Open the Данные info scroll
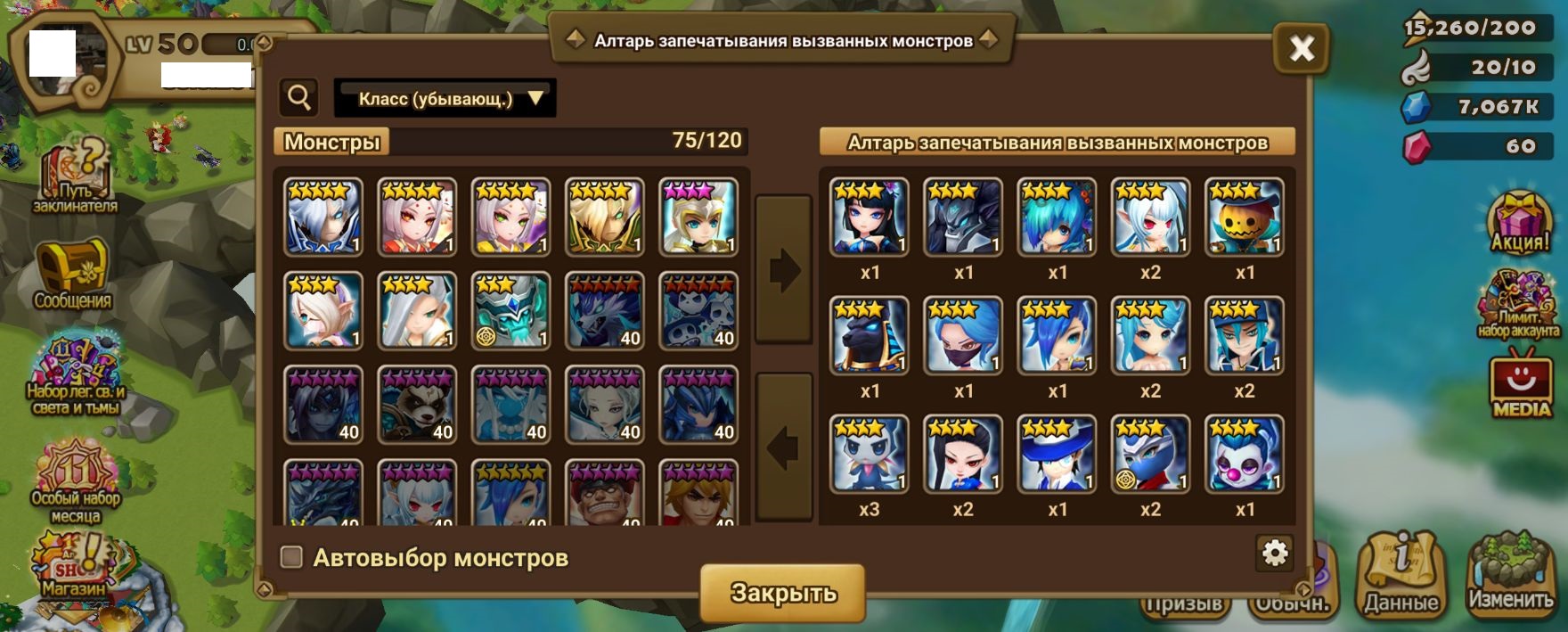Image resolution: width=1568 pixels, height=632 pixels. click(x=1401, y=575)
